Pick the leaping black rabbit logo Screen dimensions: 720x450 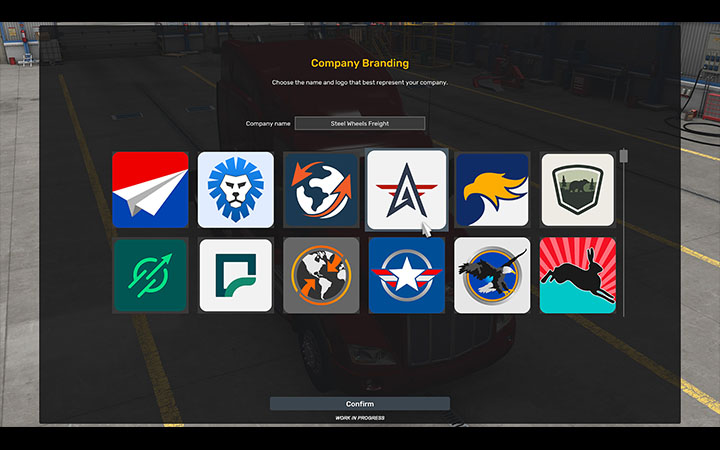[x=577, y=275]
